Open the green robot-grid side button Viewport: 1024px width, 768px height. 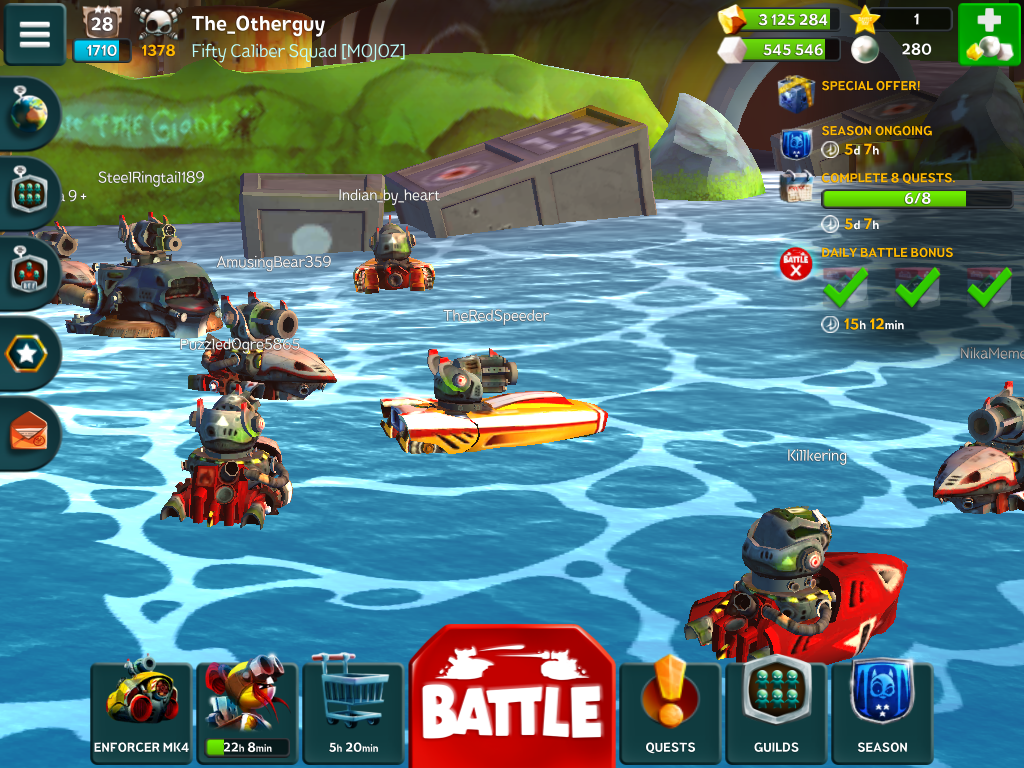[28, 194]
